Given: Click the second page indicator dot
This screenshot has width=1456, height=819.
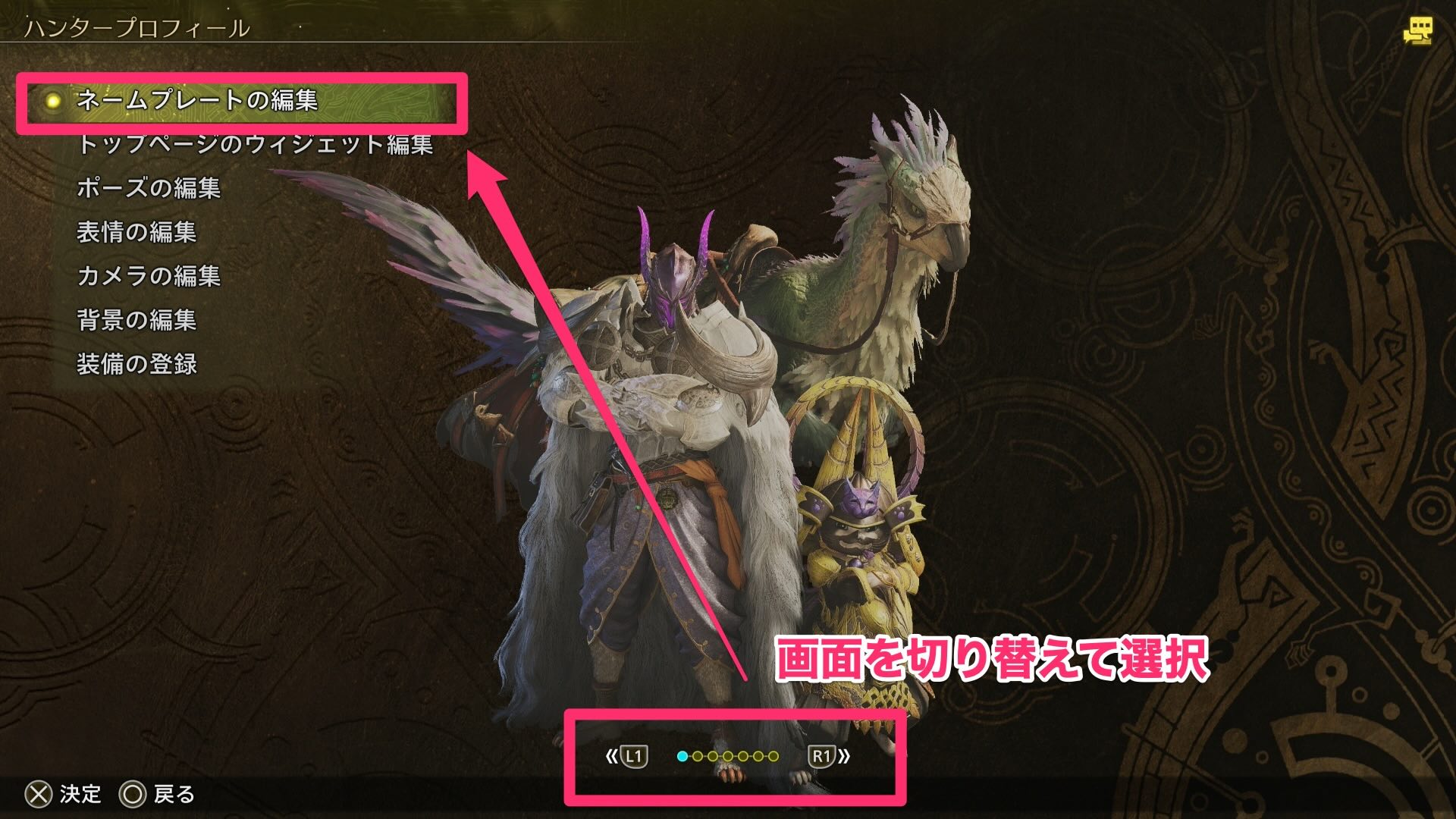Looking at the screenshot, I should pyautogui.click(x=698, y=756).
